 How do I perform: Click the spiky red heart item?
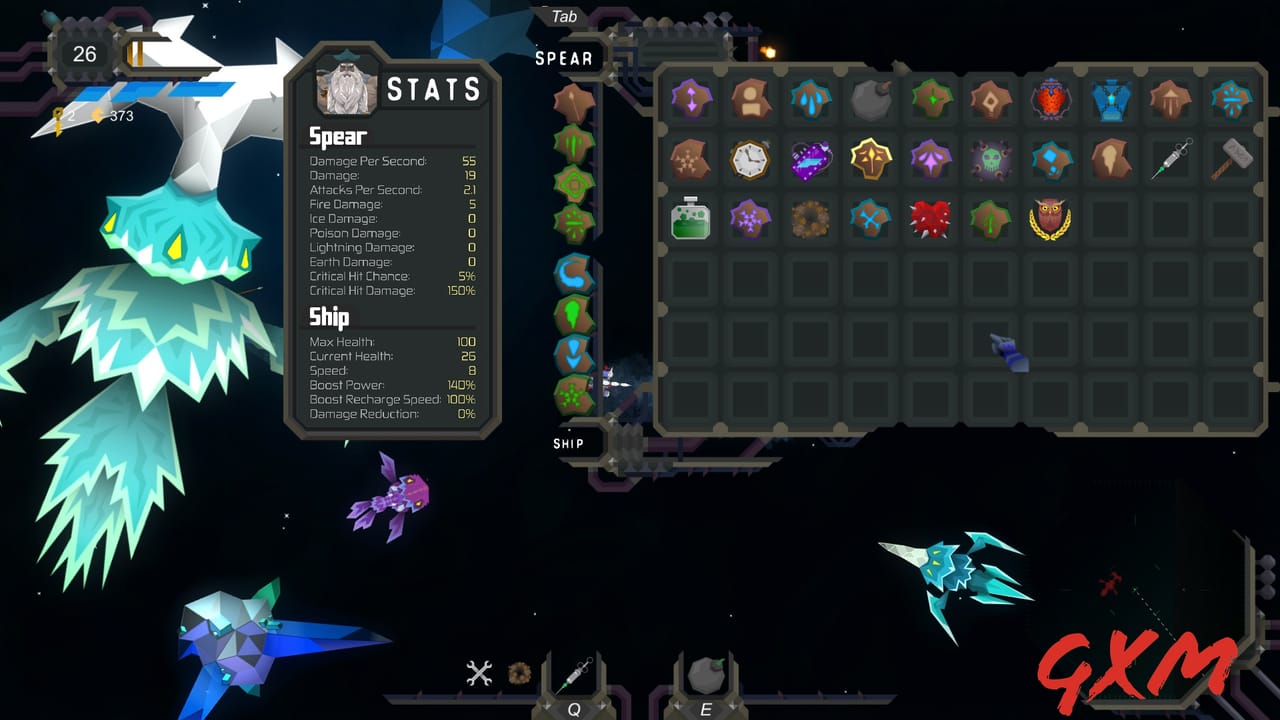tap(930, 219)
